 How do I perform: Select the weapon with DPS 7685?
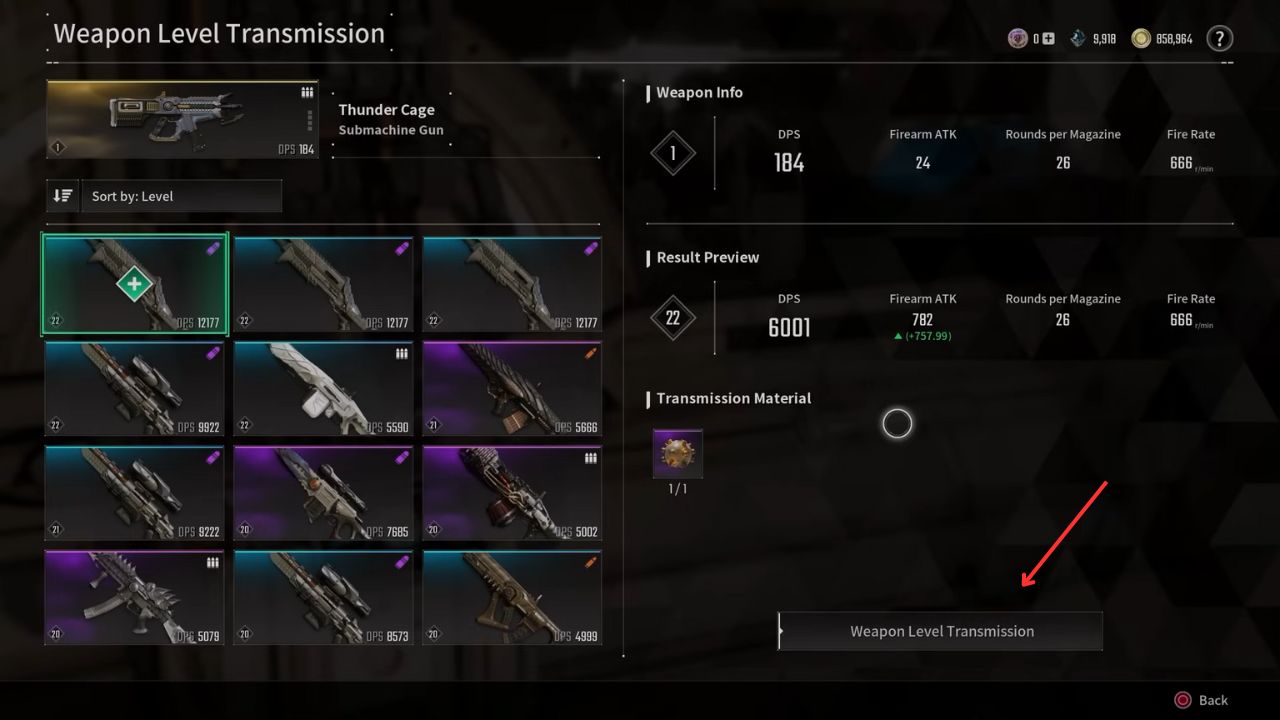pyautogui.click(x=323, y=493)
